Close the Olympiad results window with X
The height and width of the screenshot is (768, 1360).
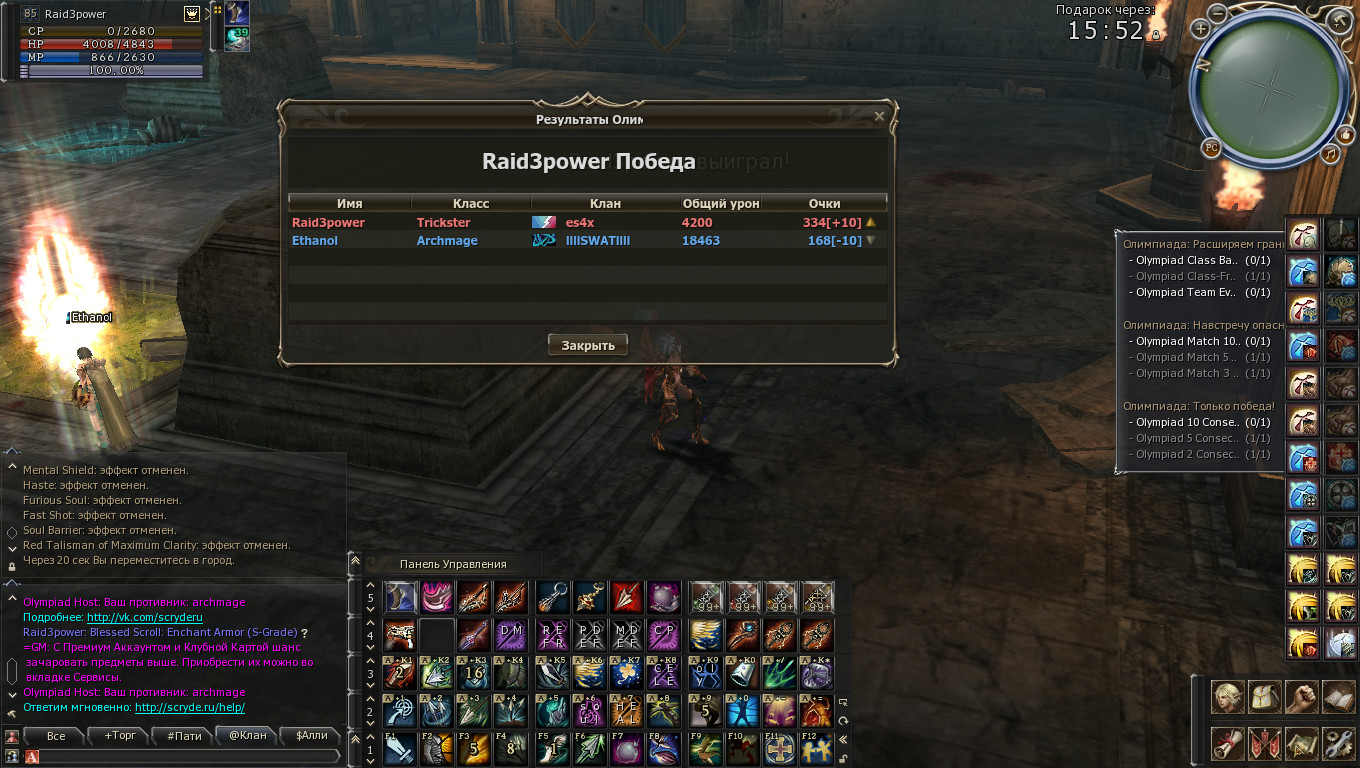click(x=879, y=117)
